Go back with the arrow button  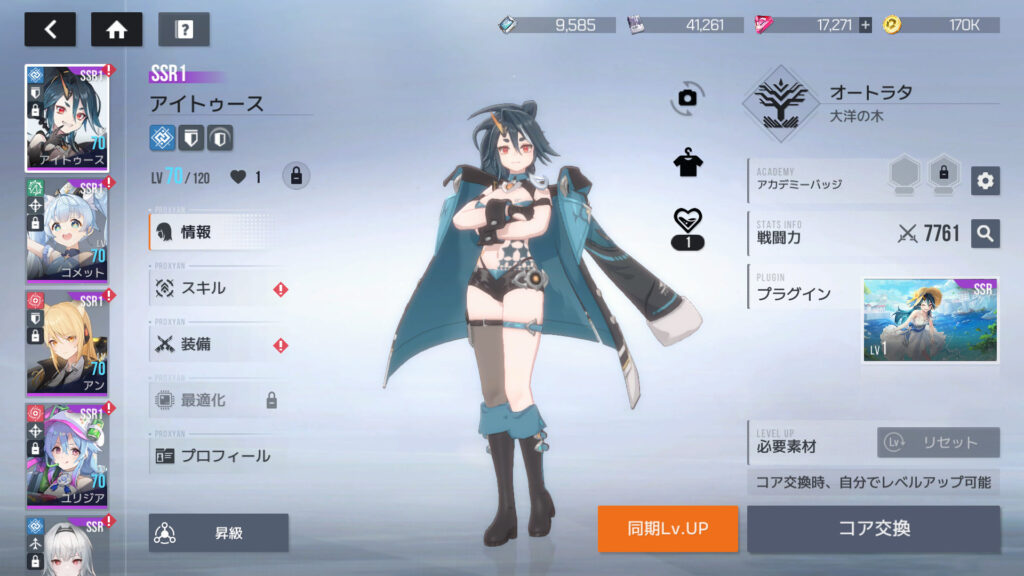[50, 29]
